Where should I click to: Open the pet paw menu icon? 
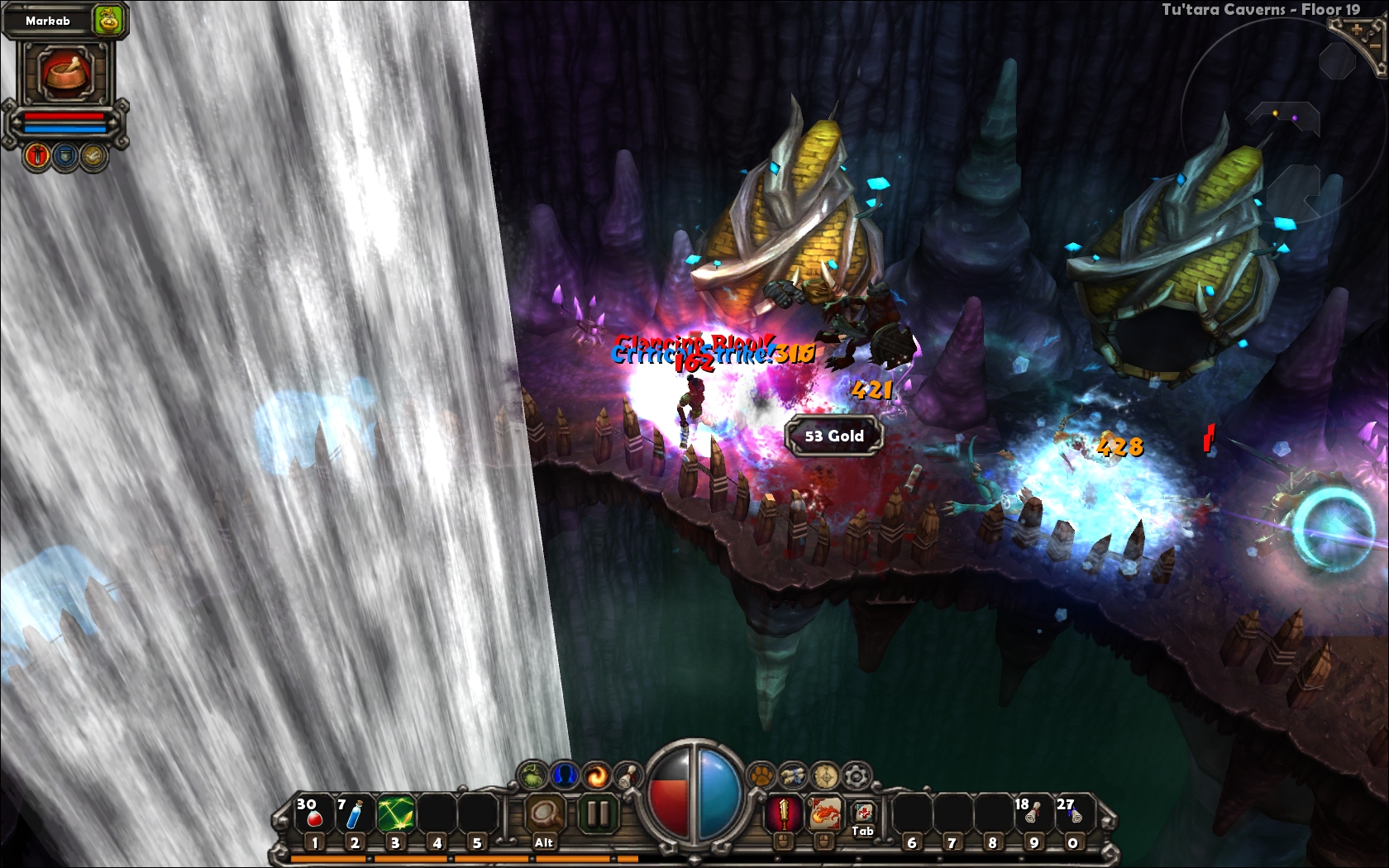[x=760, y=775]
